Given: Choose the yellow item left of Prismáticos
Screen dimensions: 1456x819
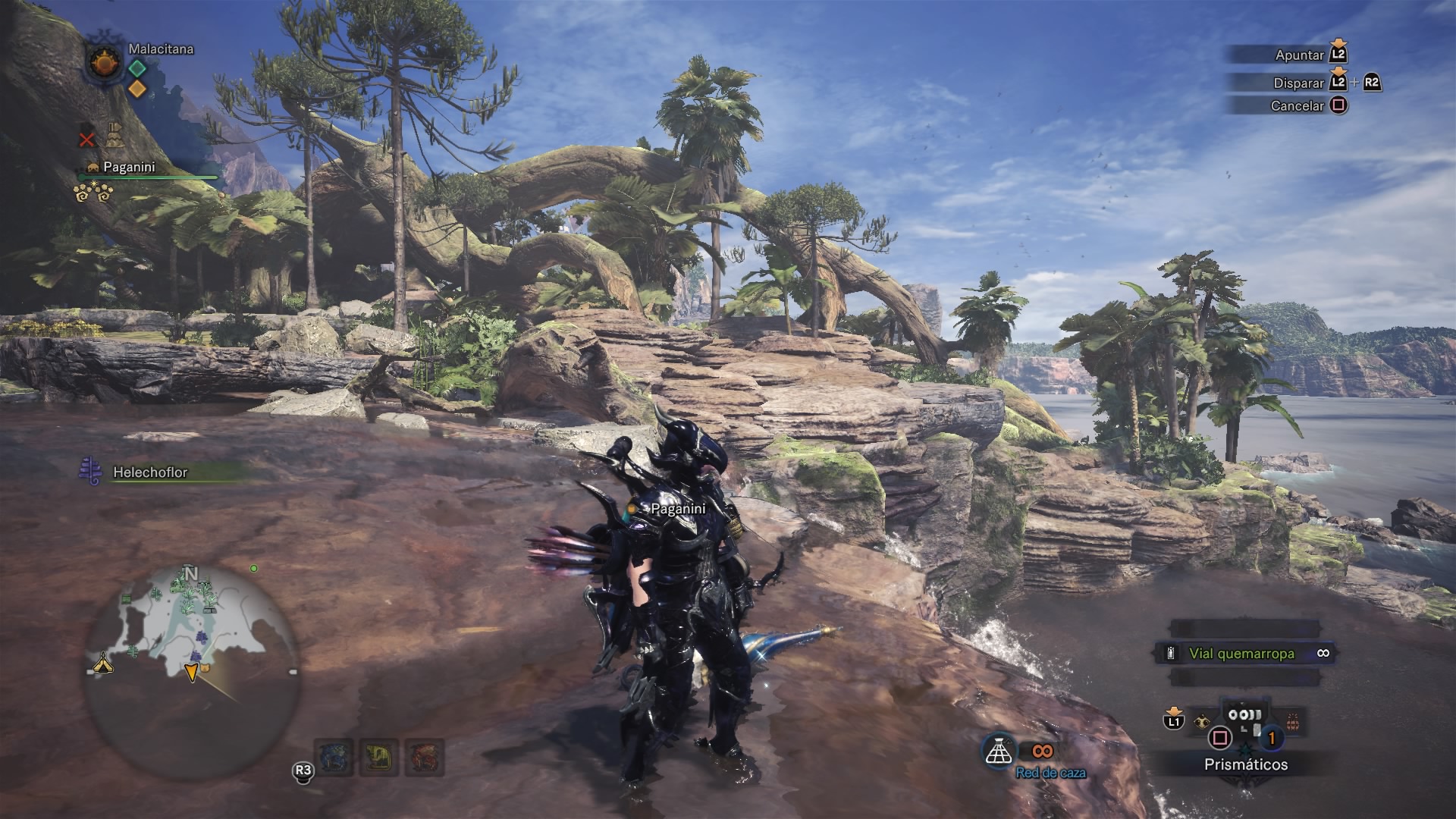Looking at the screenshot, I should [x=1200, y=721].
